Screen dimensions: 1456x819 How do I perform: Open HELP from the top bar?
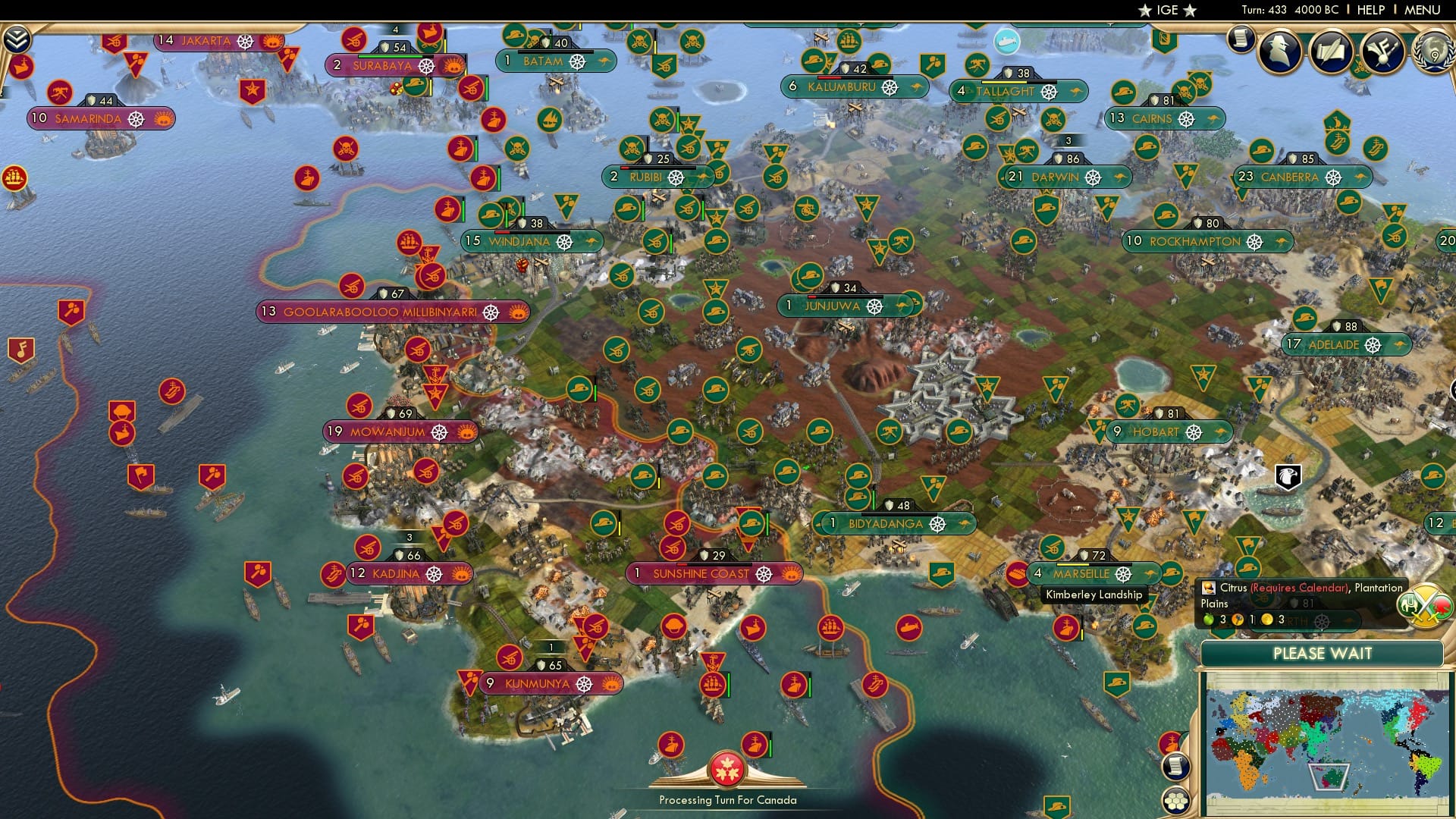tap(1371, 10)
